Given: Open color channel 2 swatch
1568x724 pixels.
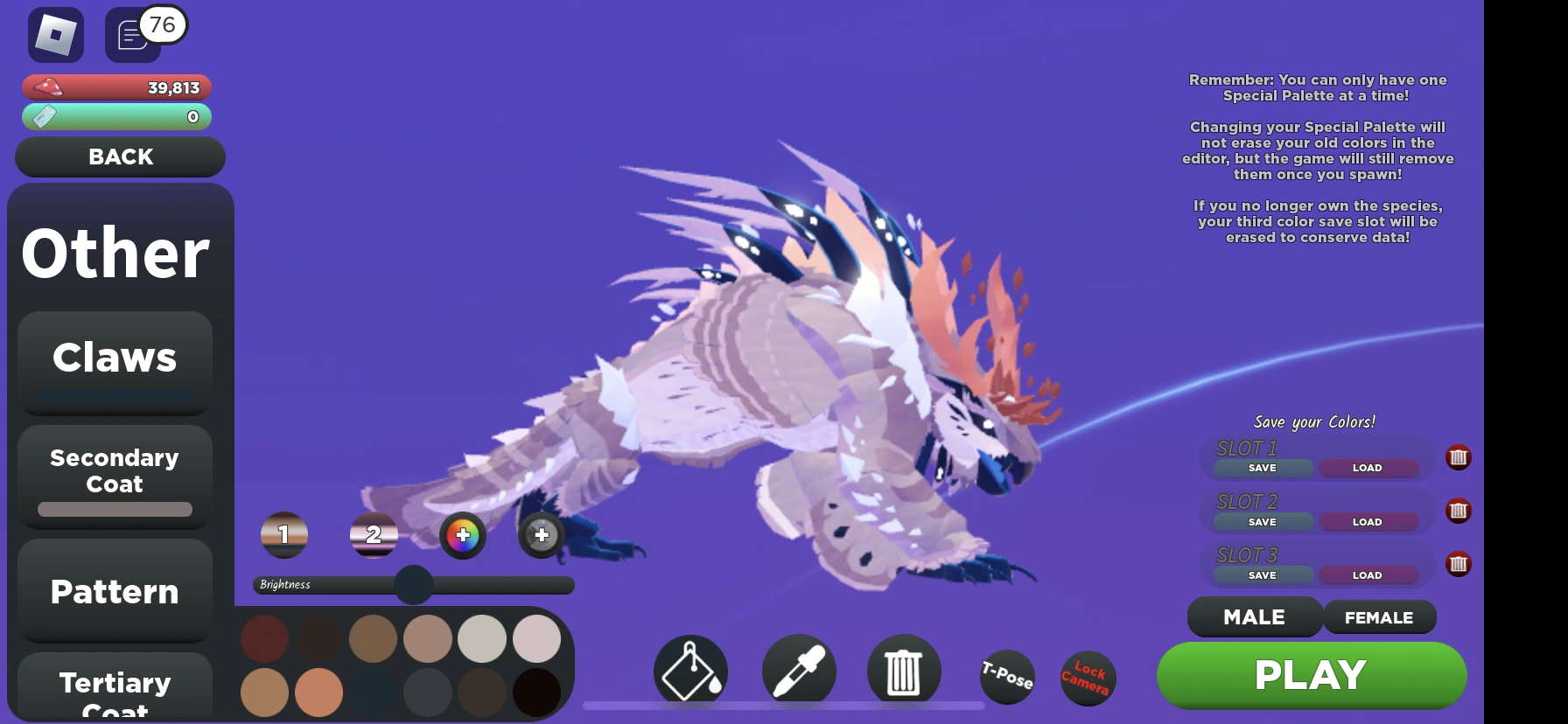Looking at the screenshot, I should pos(374,536).
